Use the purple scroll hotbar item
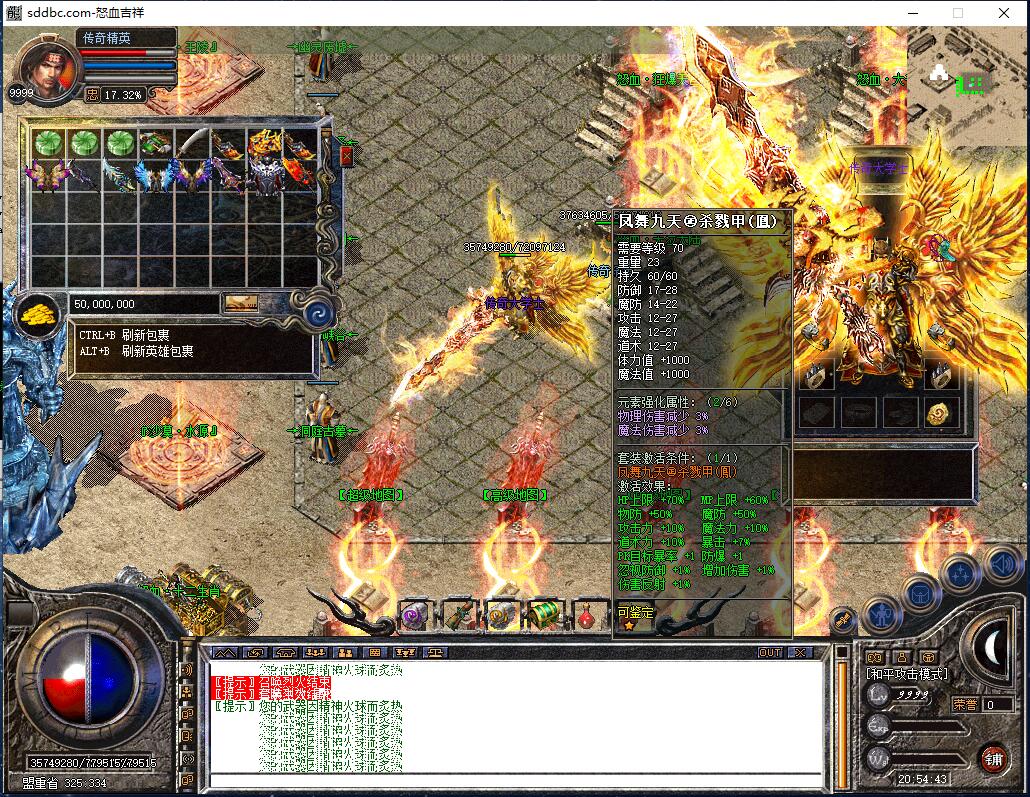Screen dimensions: 1030x797 click(x=414, y=614)
